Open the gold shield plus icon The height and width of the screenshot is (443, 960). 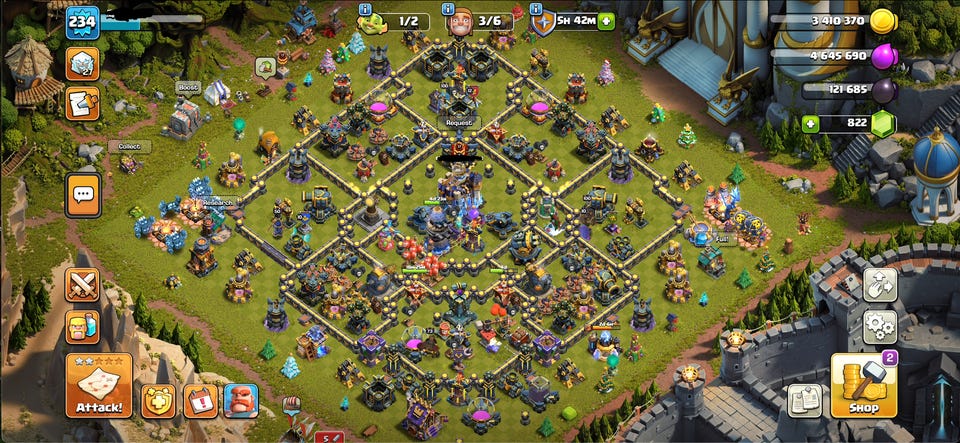(x=157, y=400)
